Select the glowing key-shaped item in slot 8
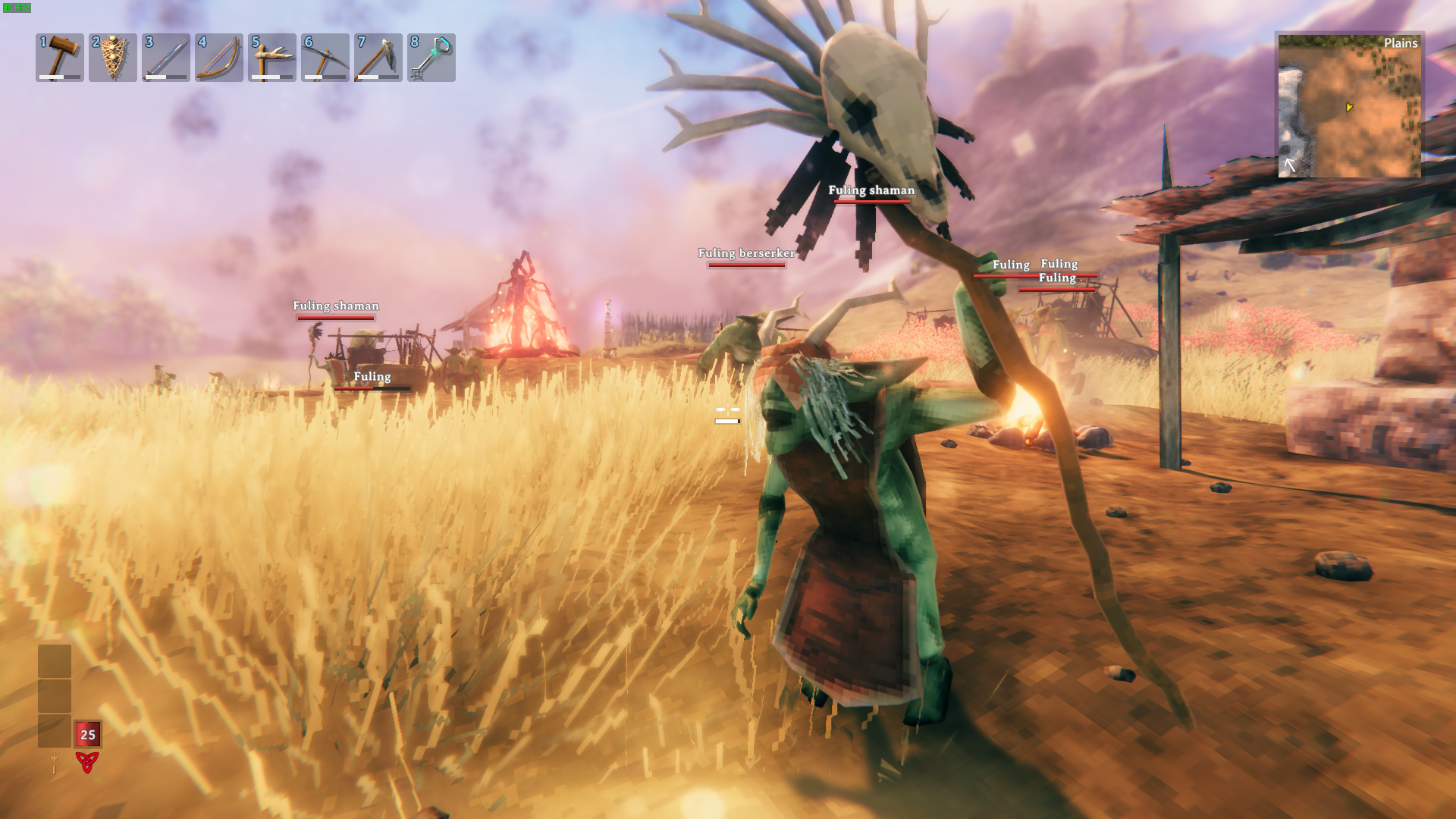 pos(431,58)
